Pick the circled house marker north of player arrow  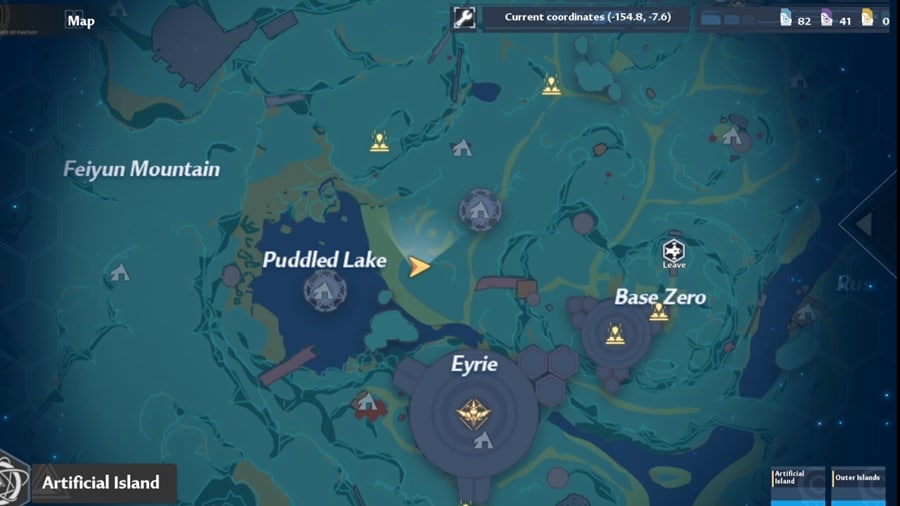480,210
